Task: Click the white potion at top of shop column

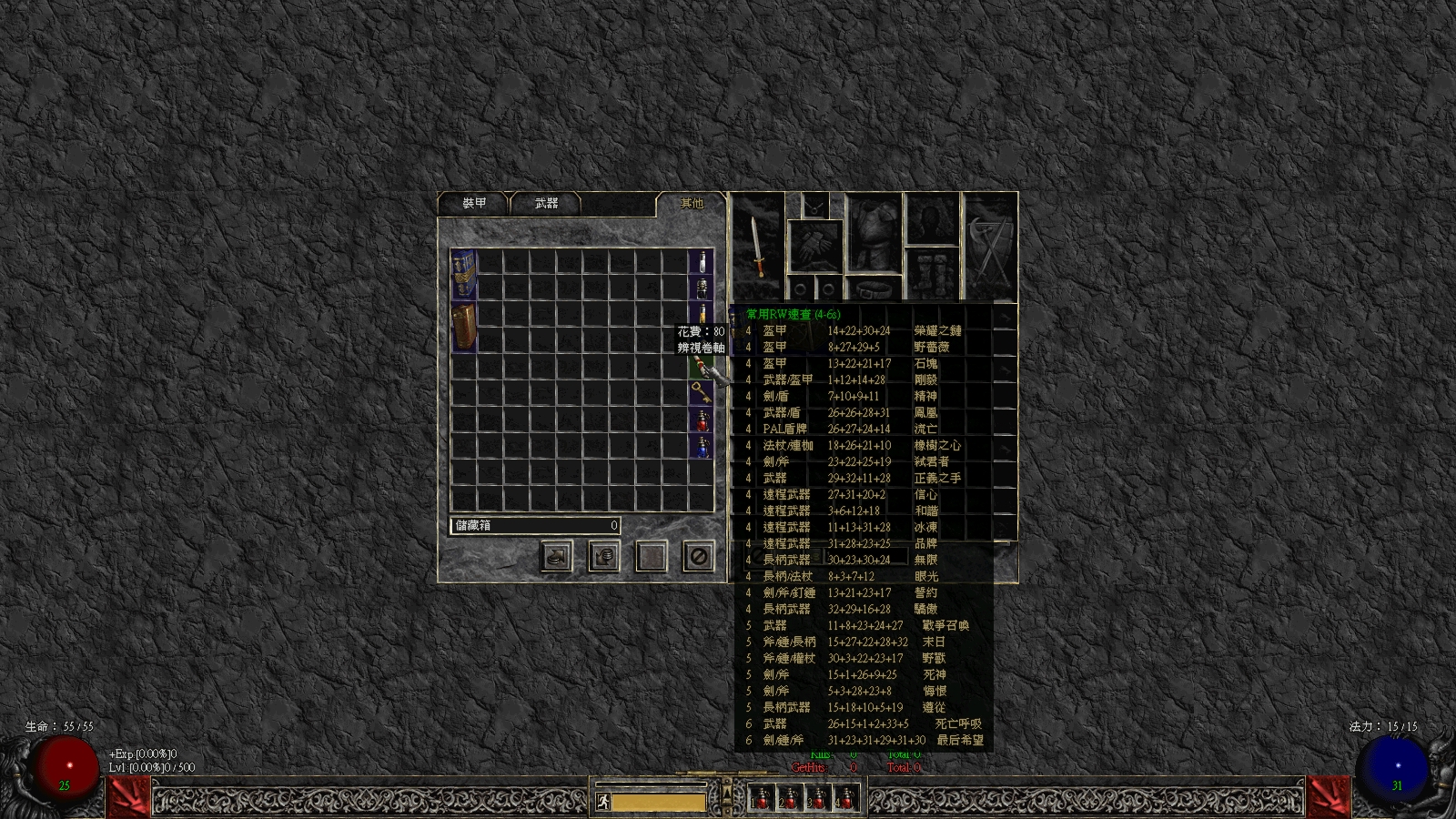Action: pyautogui.click(x=702, y=262)
